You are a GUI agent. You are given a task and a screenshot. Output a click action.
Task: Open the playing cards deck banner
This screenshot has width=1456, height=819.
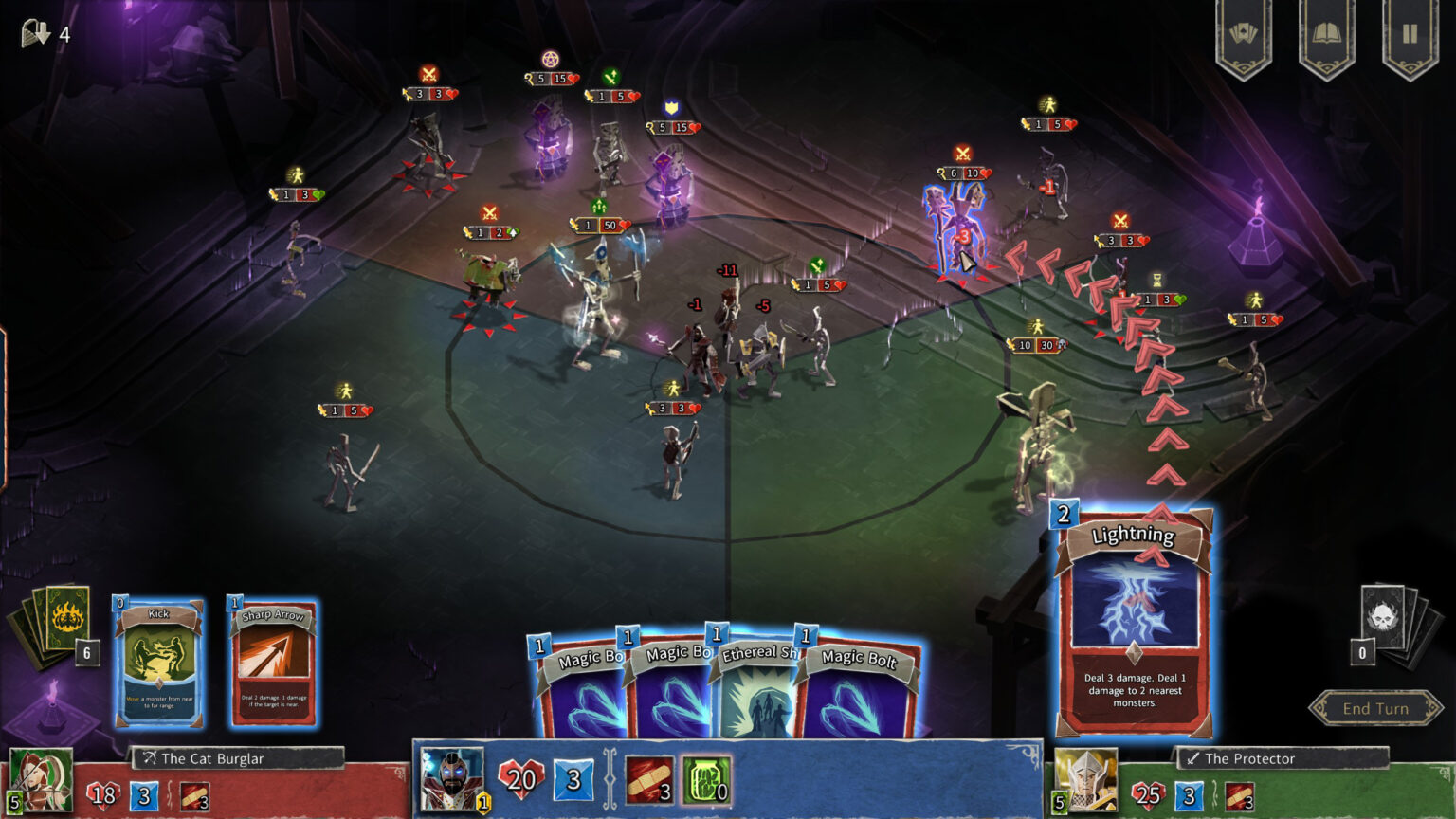tap(1244, 35)
